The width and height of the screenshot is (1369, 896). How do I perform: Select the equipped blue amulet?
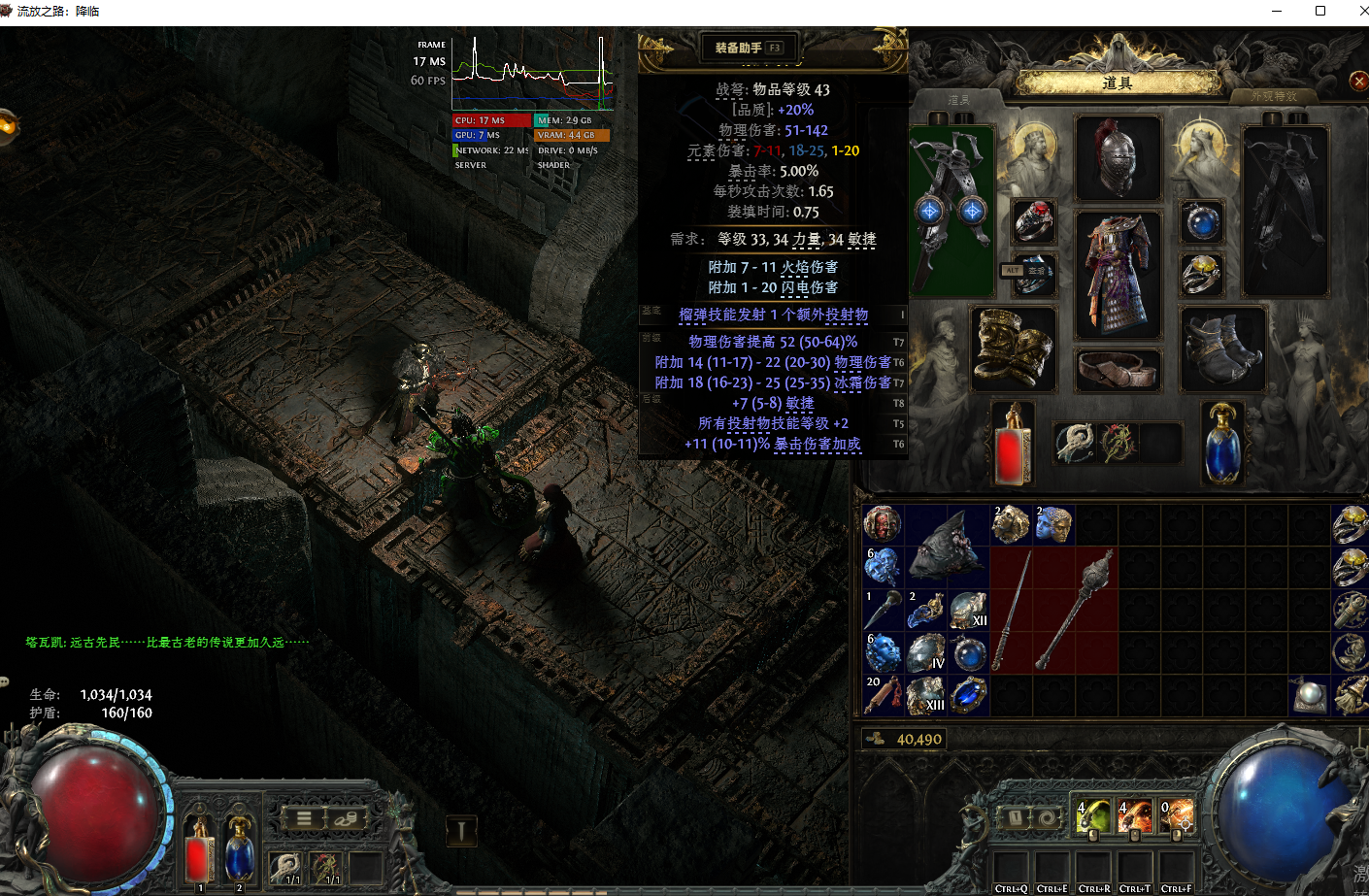(x=1202, y=222)
